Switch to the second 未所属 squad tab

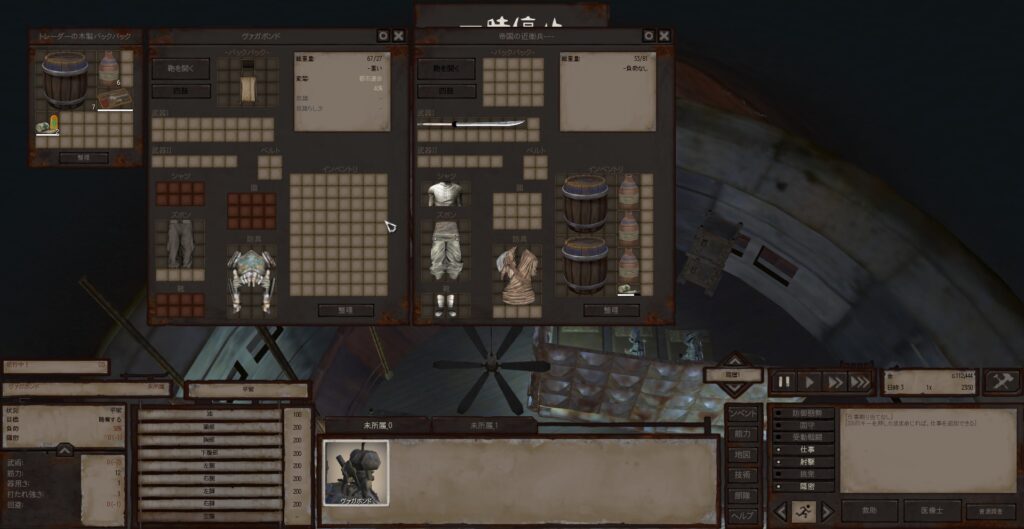[x=484, y=425]
